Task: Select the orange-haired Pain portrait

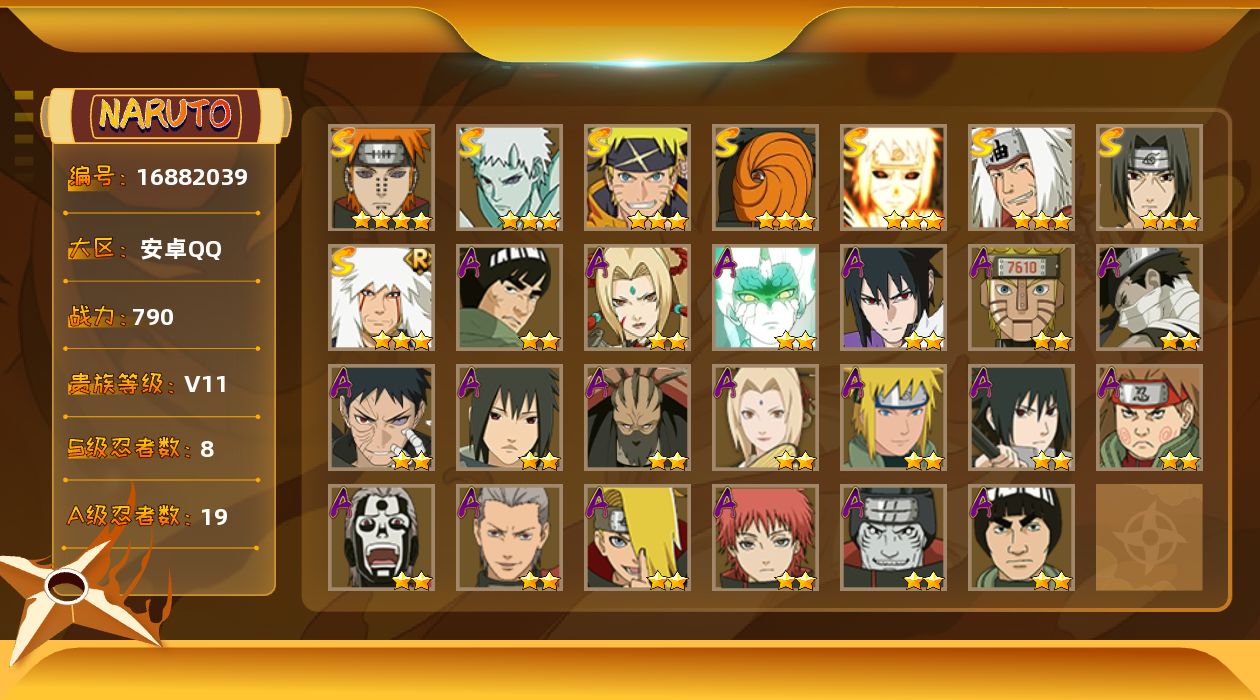Action: pos(381,177)
